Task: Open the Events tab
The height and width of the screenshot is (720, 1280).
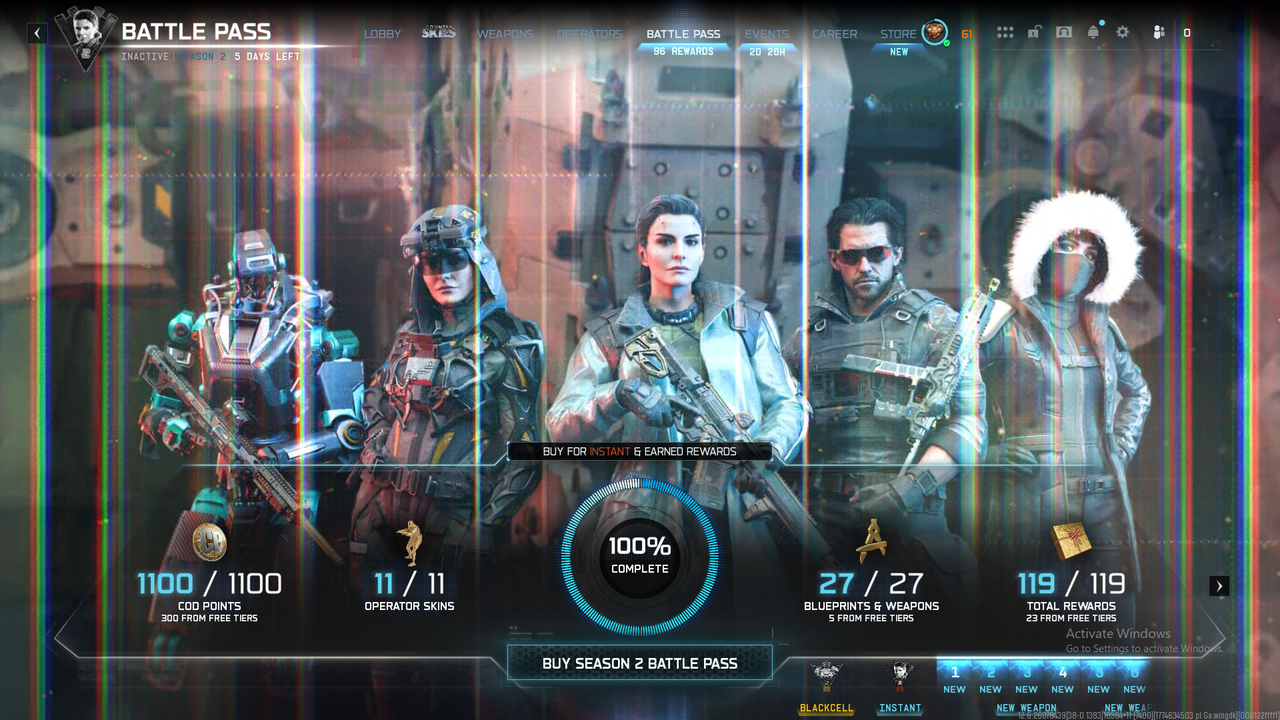Action: click(767, 34)
